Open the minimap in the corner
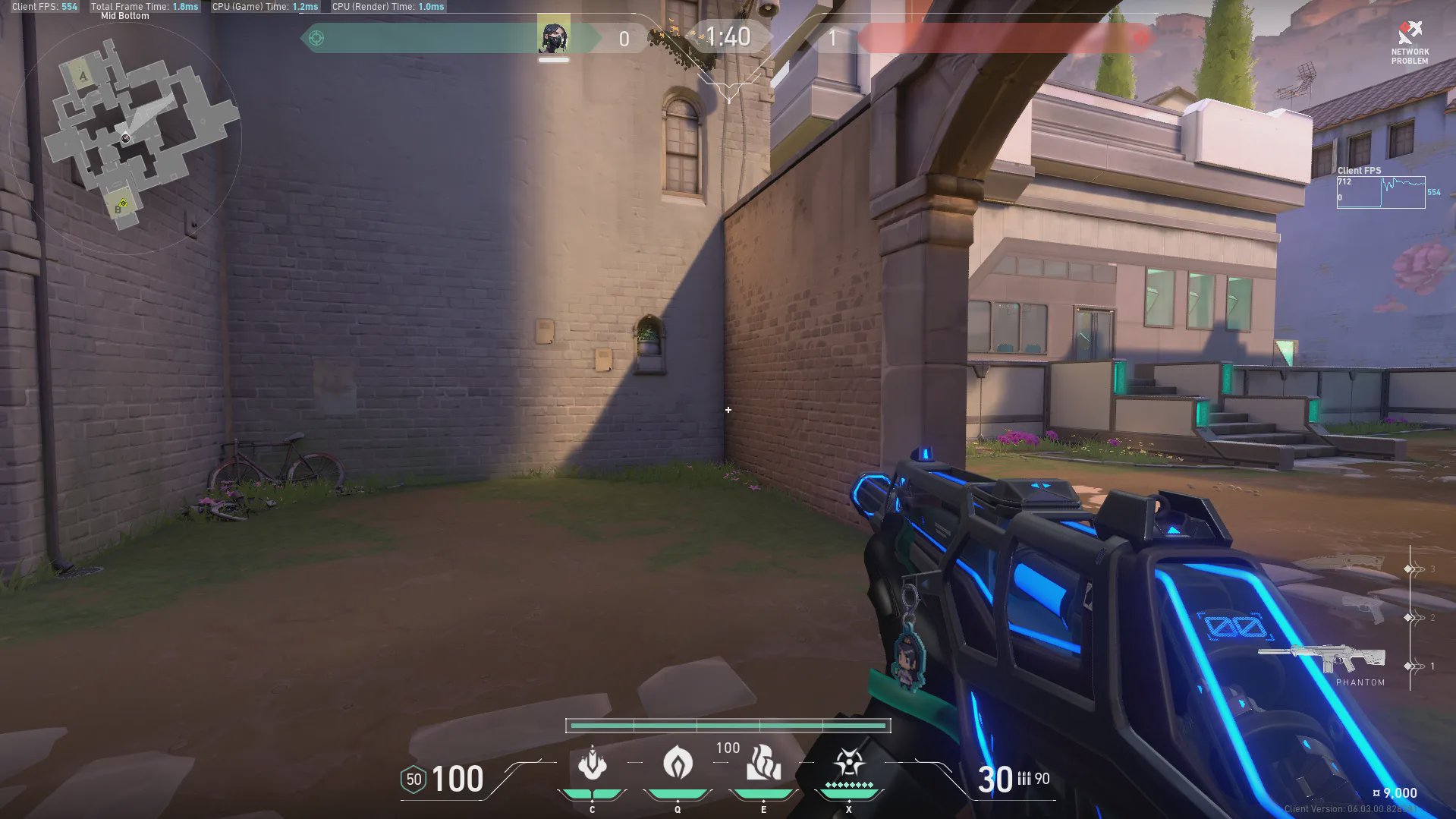Image resolution: width=1456 pixels, height=819 pixels. 126,137
